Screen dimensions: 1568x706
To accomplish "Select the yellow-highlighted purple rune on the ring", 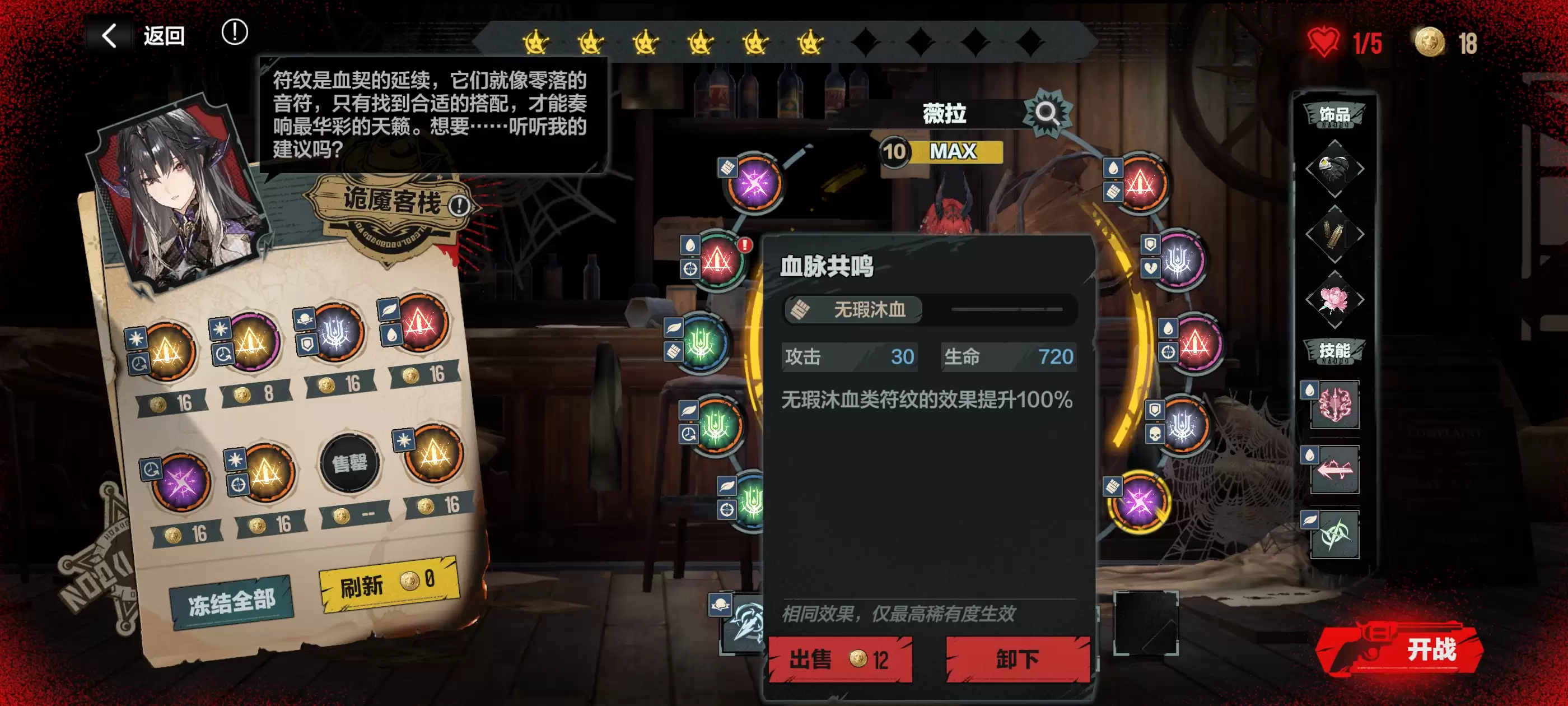I will pyautogui.click(x=1139, y=503).
